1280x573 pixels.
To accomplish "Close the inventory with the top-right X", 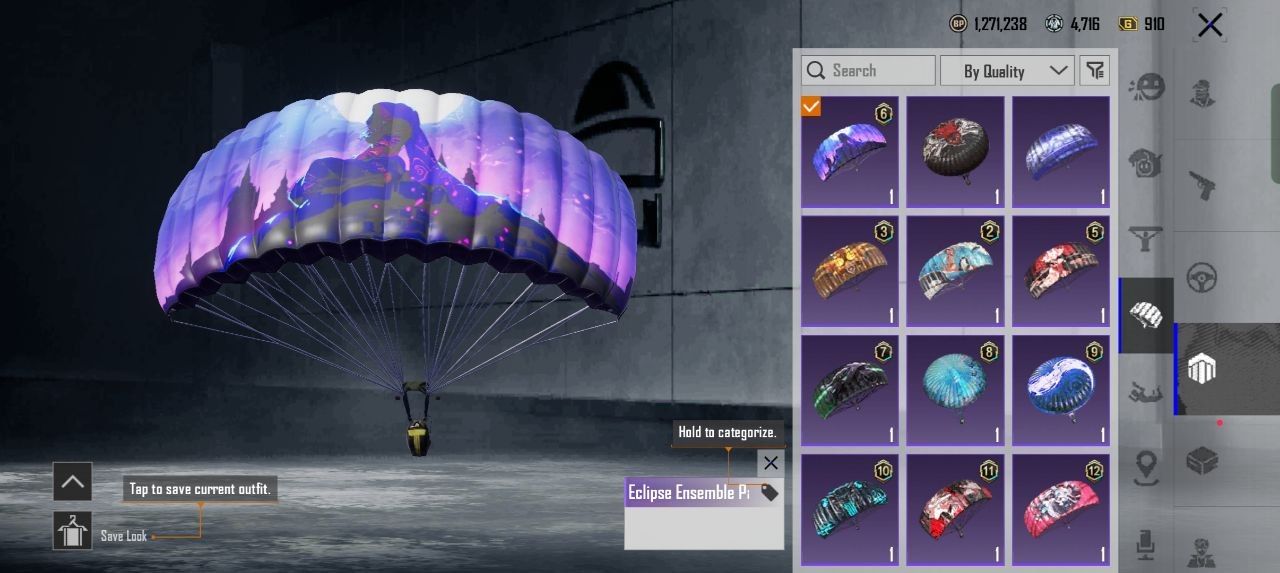I will (x=1210, y=25).
